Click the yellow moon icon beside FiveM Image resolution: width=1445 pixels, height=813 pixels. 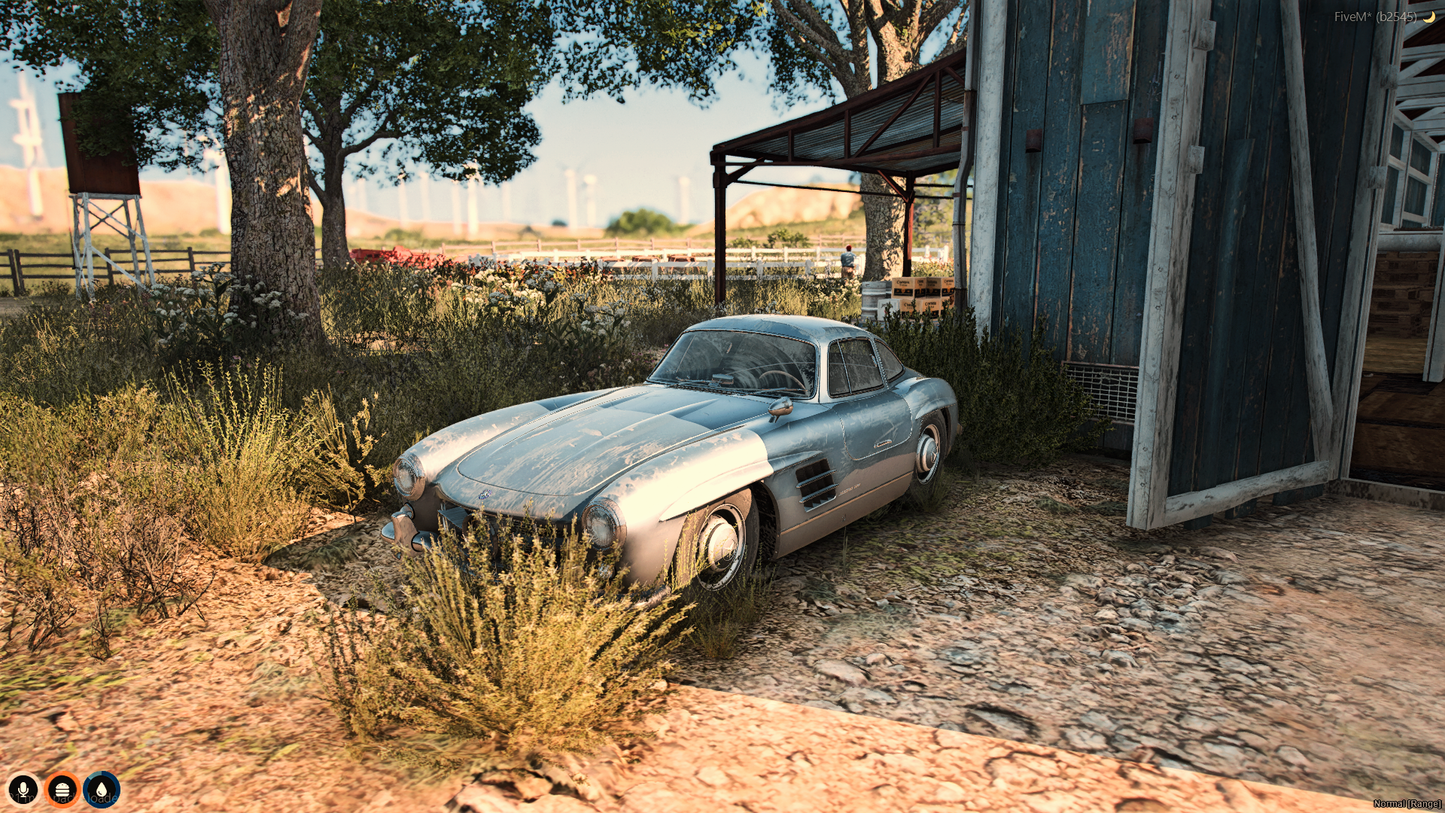pyautogui.click(x=1429, y=17)
